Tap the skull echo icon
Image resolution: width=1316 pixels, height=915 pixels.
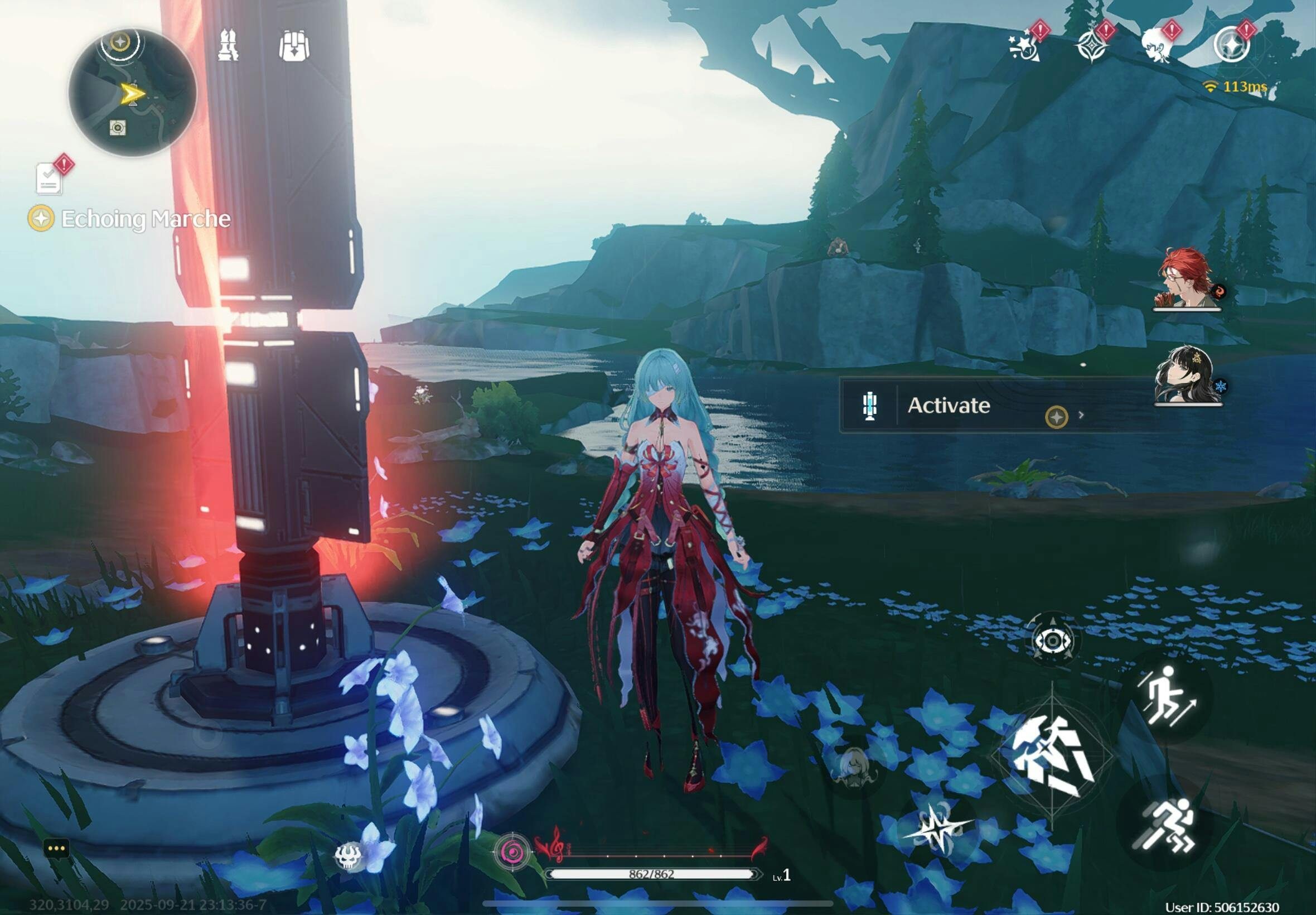pyautogui.click(x=349, y=856)
